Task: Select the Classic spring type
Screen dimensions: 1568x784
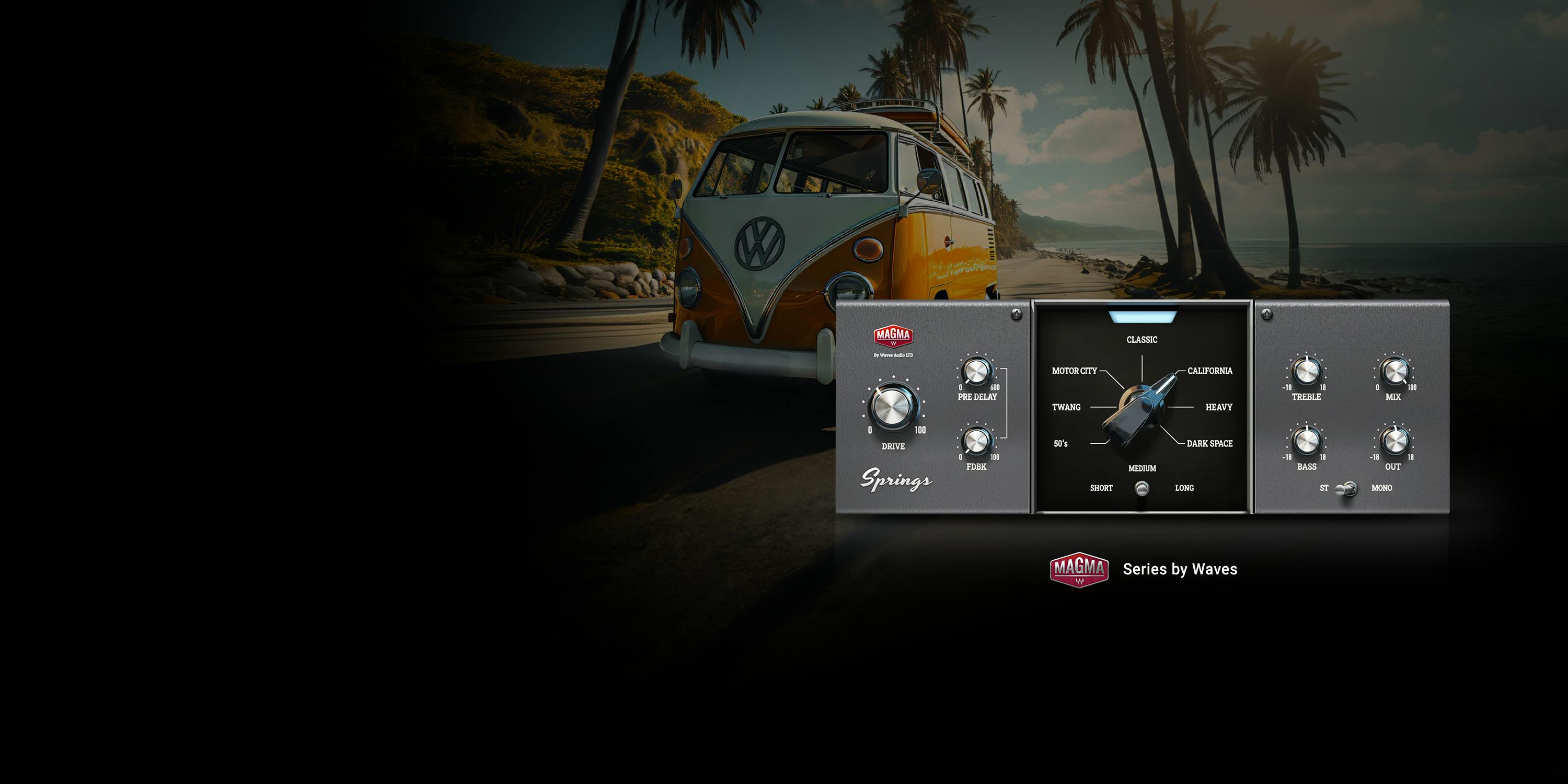Action: [1142, 340]
